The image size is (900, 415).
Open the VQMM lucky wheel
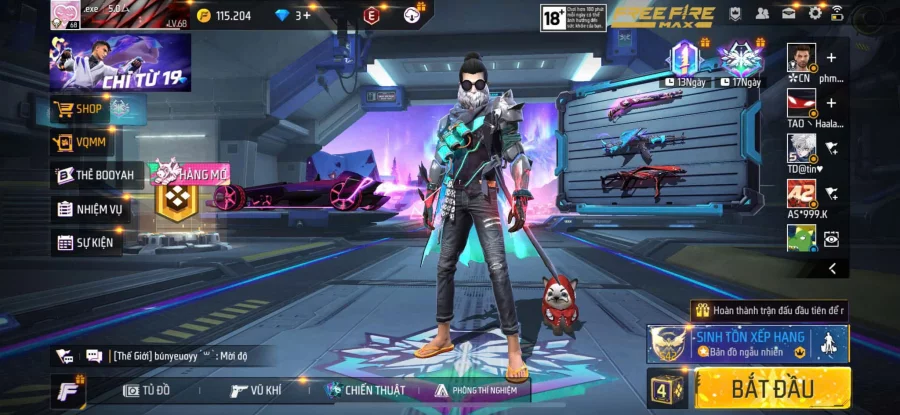(88, 143)
